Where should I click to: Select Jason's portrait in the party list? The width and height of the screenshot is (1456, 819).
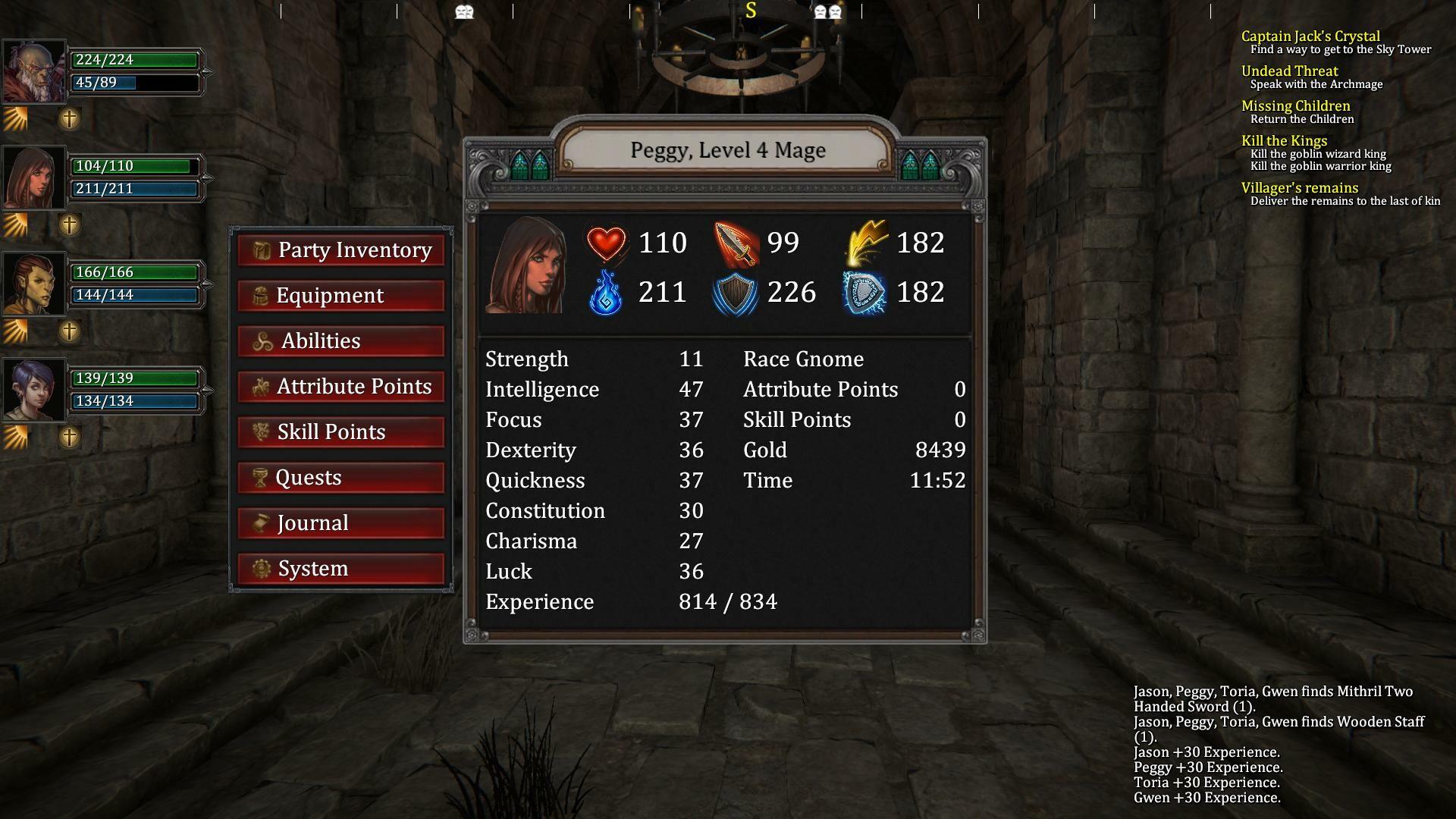tap(34, 72)
